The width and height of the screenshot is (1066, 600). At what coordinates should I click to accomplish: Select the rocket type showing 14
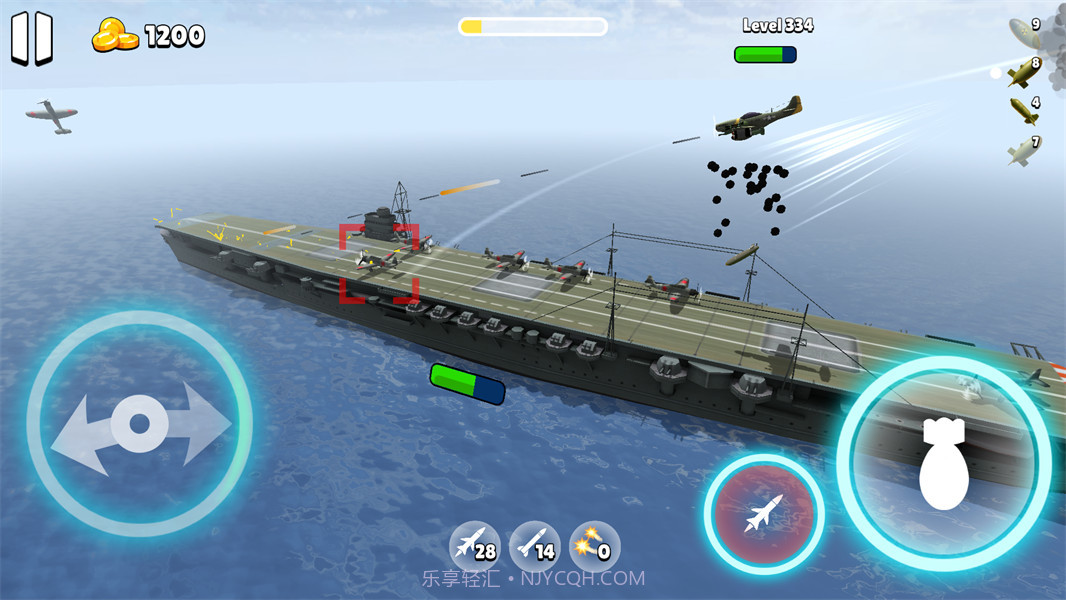535,546
